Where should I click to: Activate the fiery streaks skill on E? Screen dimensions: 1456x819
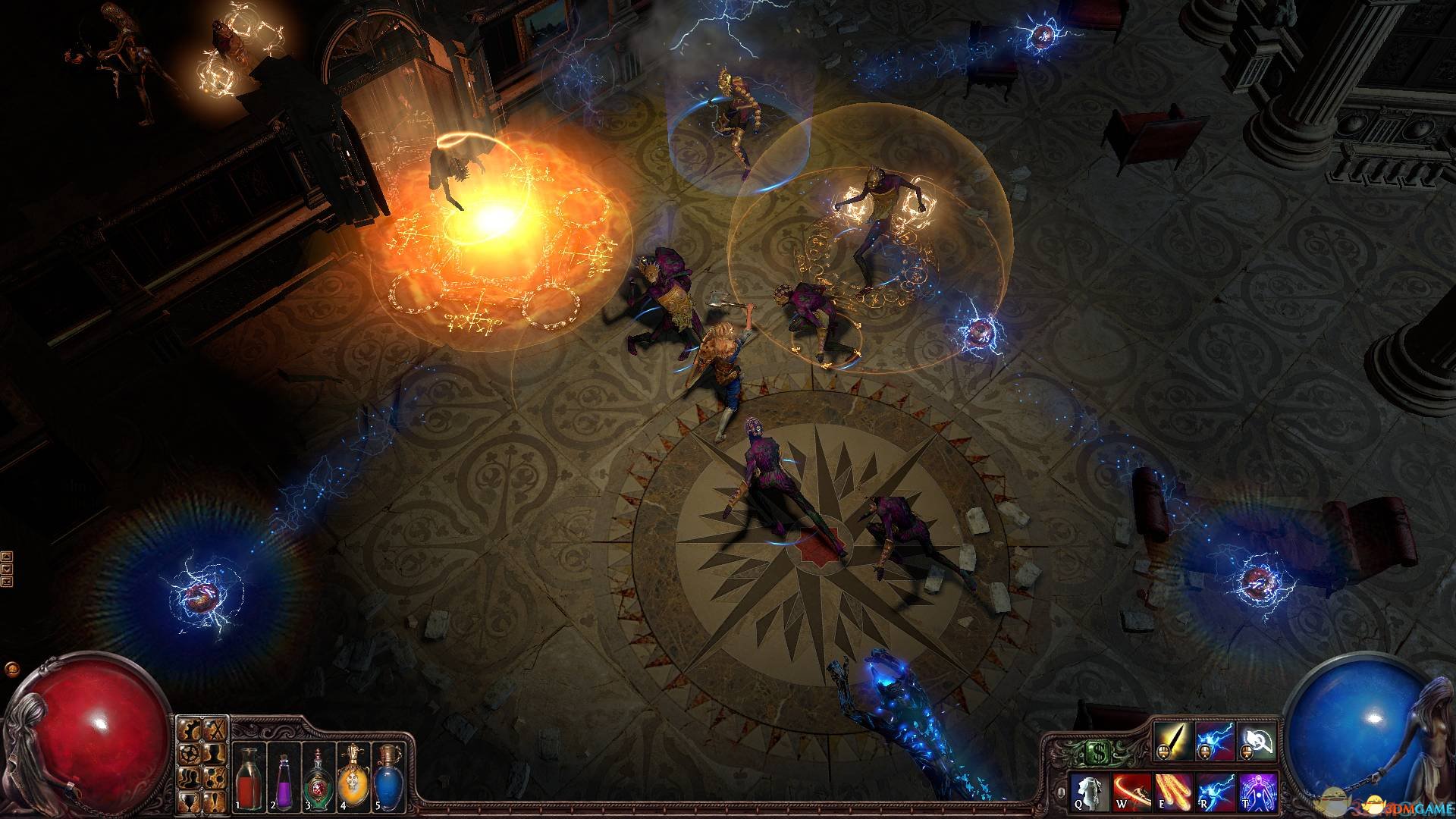[x=1173, y=793]
